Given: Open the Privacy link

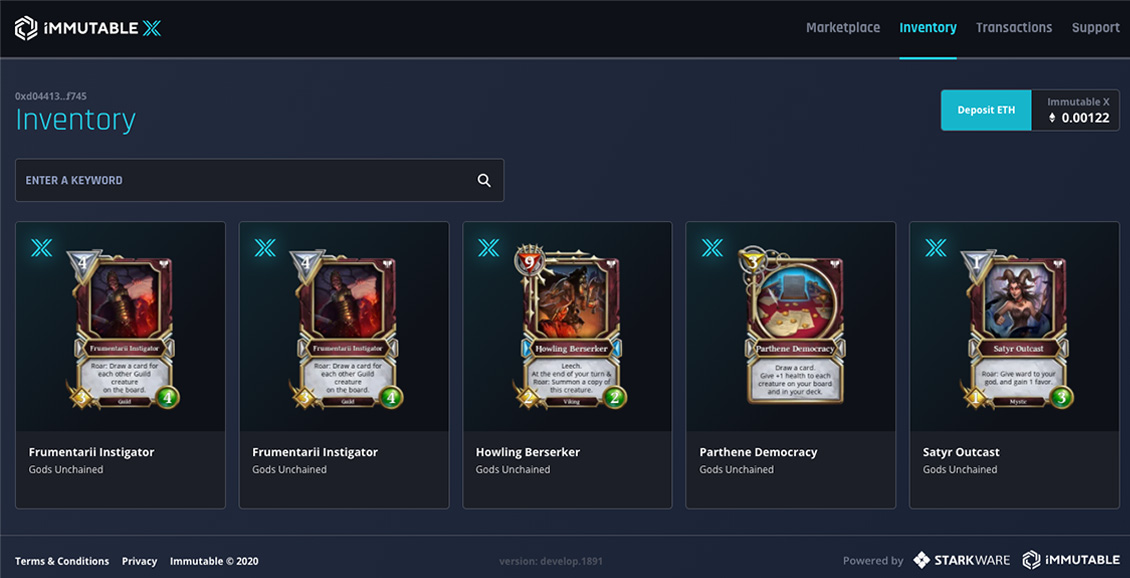Looking at the screenshot, I should (x=139, y=561).
